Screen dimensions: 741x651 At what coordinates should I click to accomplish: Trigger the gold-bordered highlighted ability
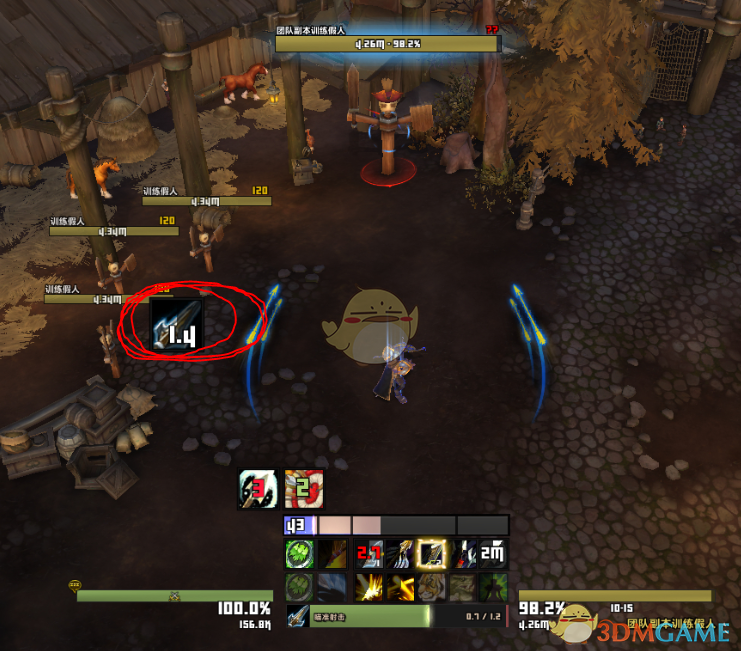pyautogui.click(x=431, y=554)
